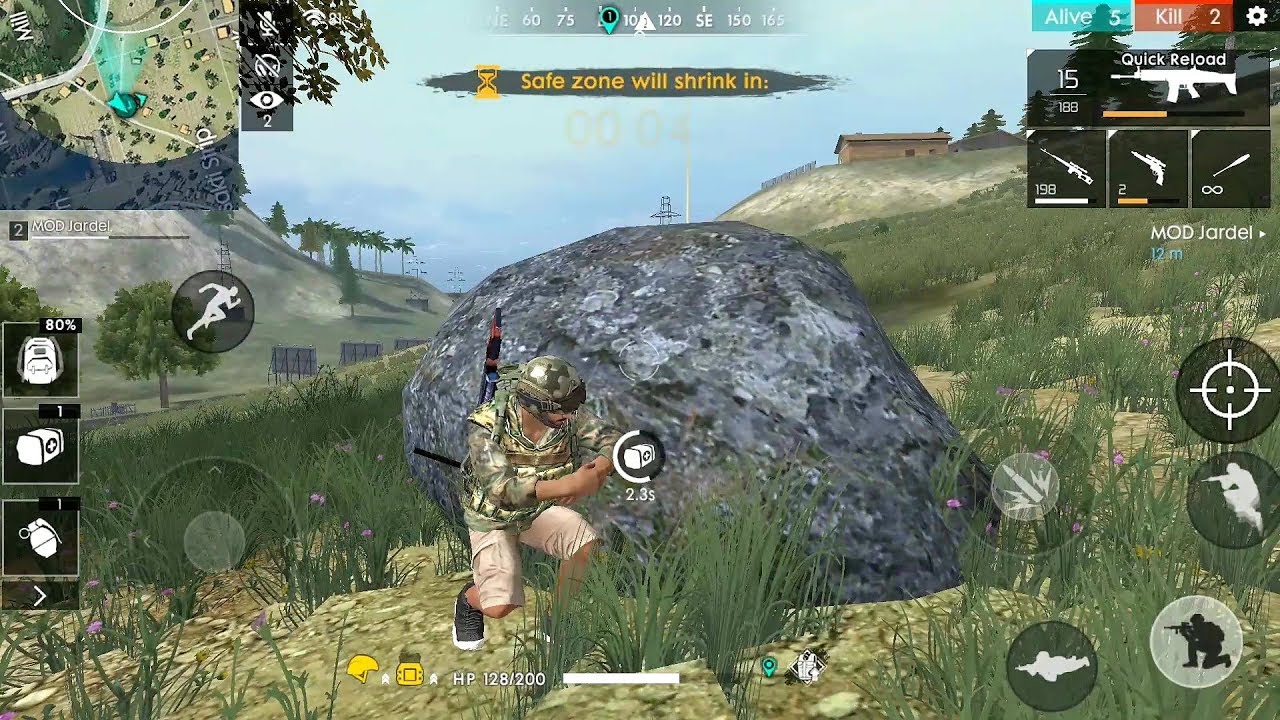1280x720 pixels.
Task: Open the backpack at 80%
Action: pos(41,360)
